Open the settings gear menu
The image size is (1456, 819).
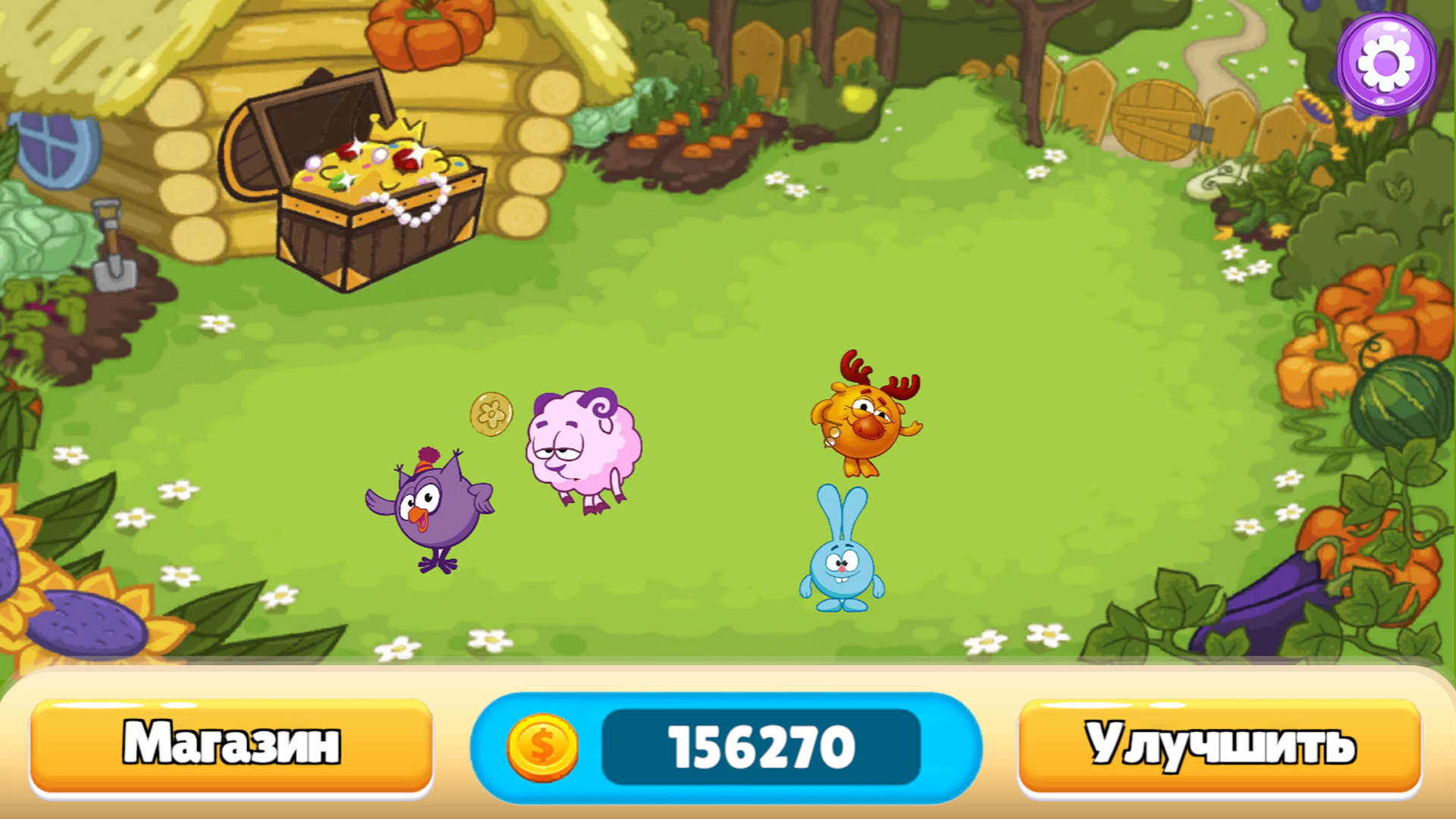click(x=1385, y=61)
